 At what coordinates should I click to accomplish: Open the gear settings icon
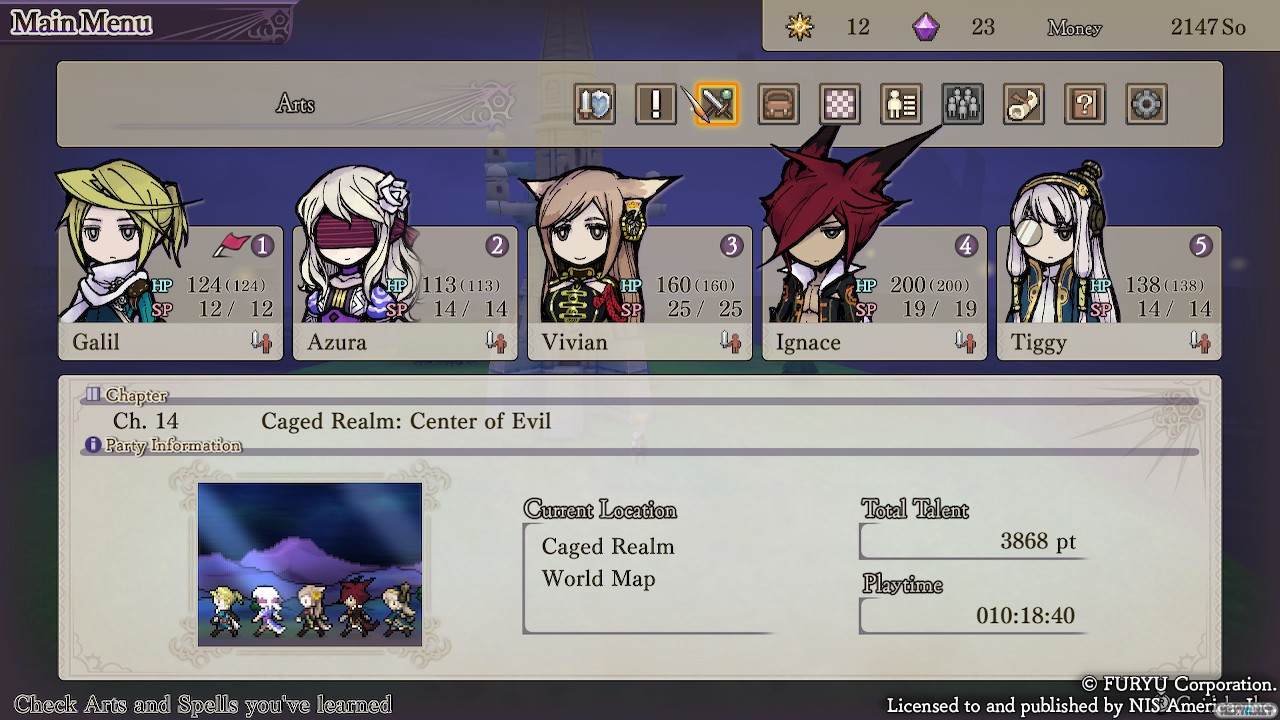(1146, 104)
